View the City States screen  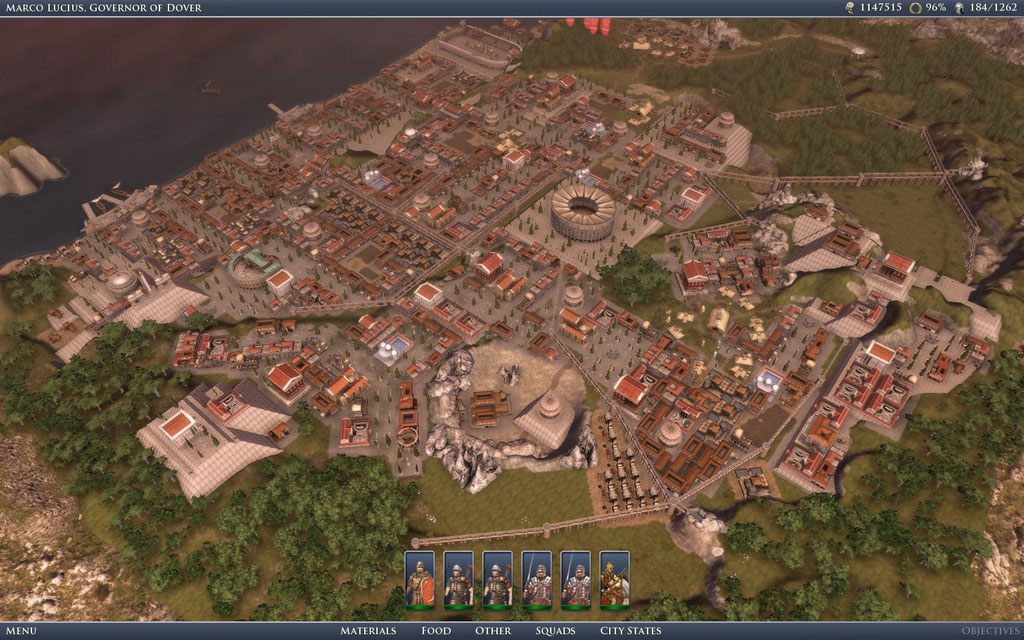click(630, 631)
